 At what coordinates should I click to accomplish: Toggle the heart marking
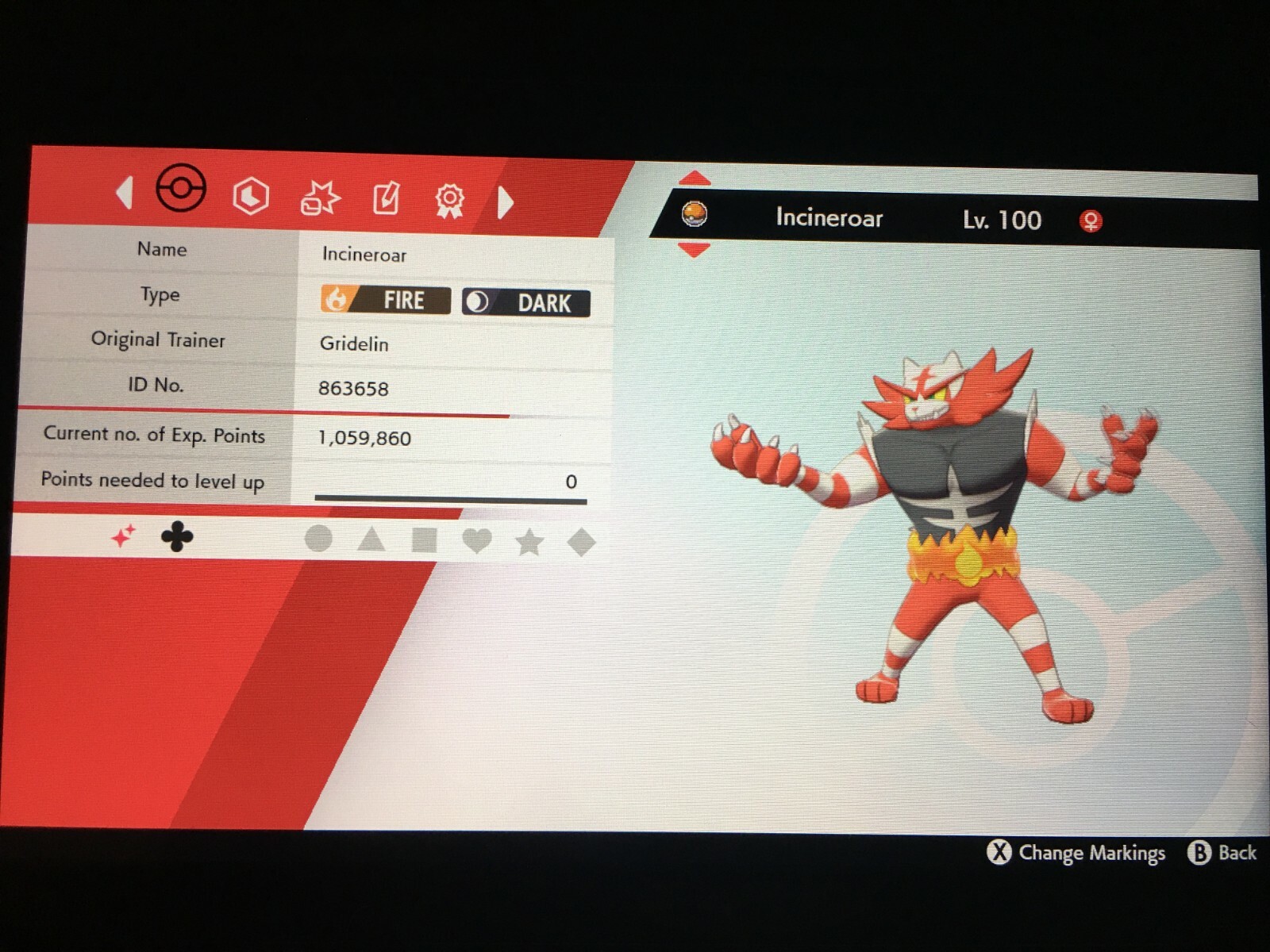pos(476,542)
